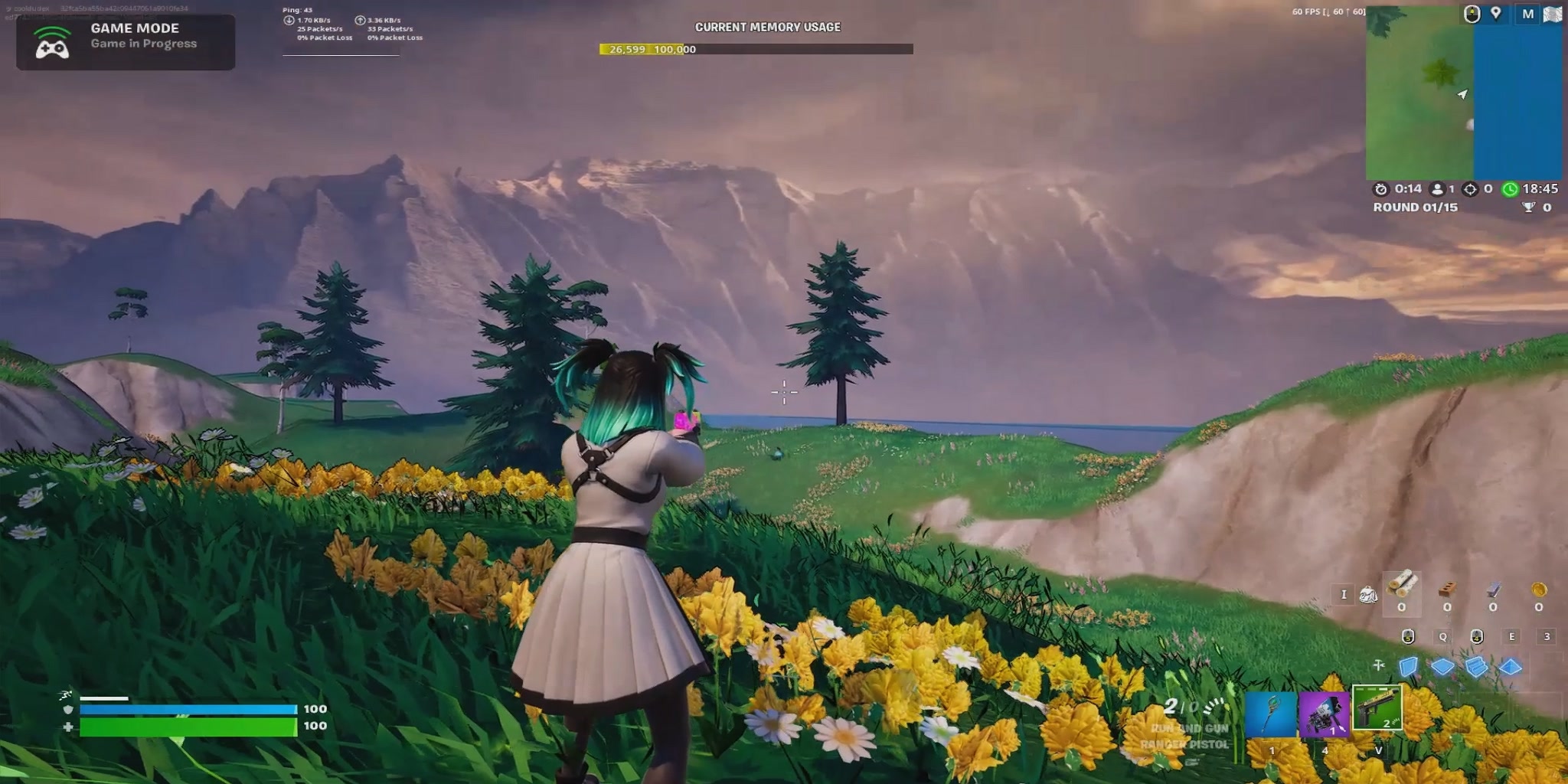
Task: Click the map marker pin icon
Action: coord(1495,14)
